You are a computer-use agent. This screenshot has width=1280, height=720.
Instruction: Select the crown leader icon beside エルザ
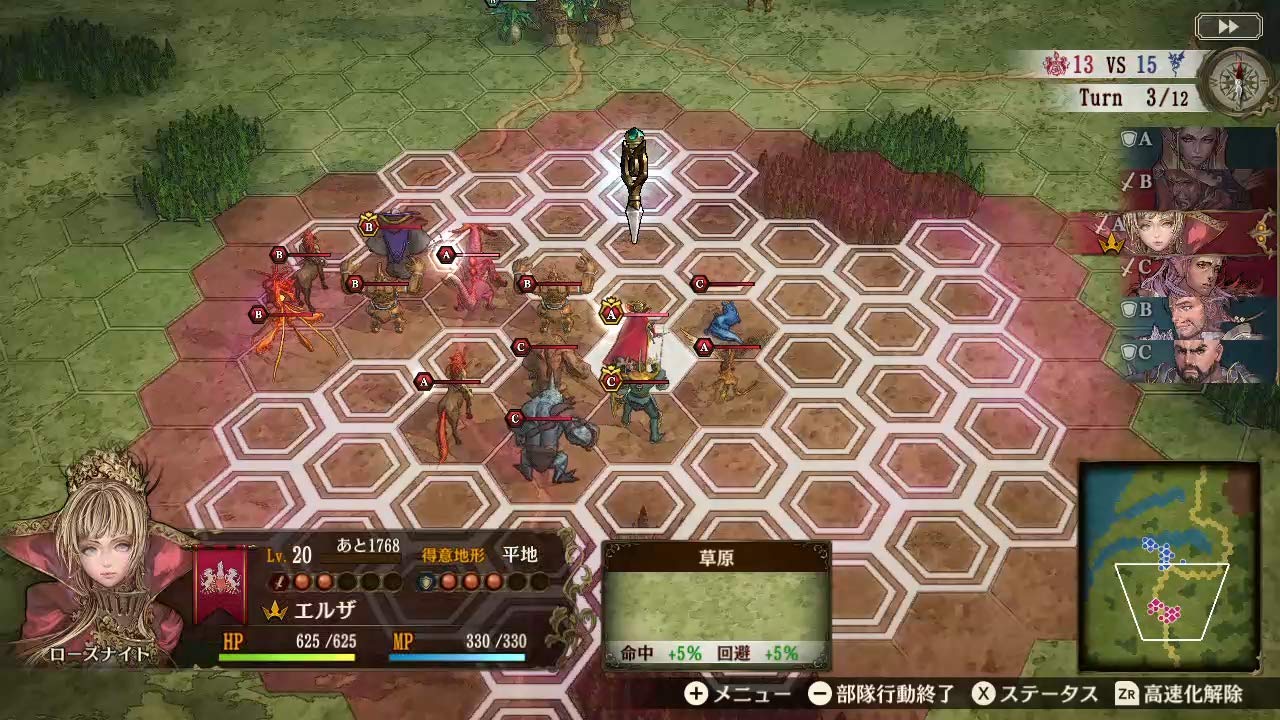(x=274, y=608)
